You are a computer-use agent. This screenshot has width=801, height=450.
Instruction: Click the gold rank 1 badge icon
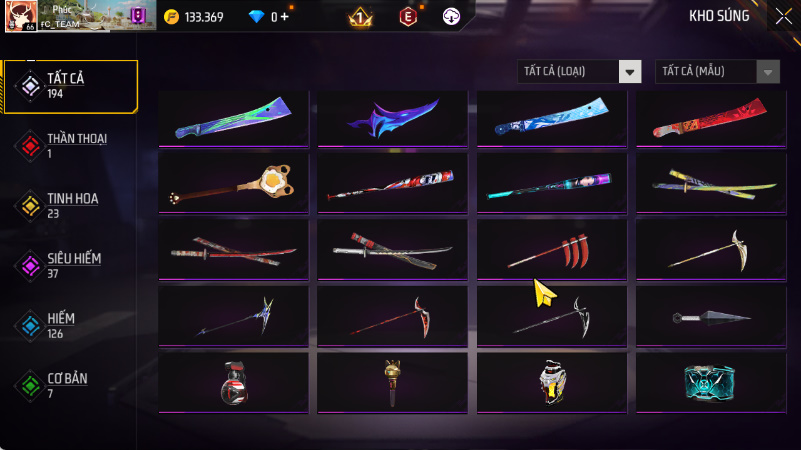click(x=360, y=17)
